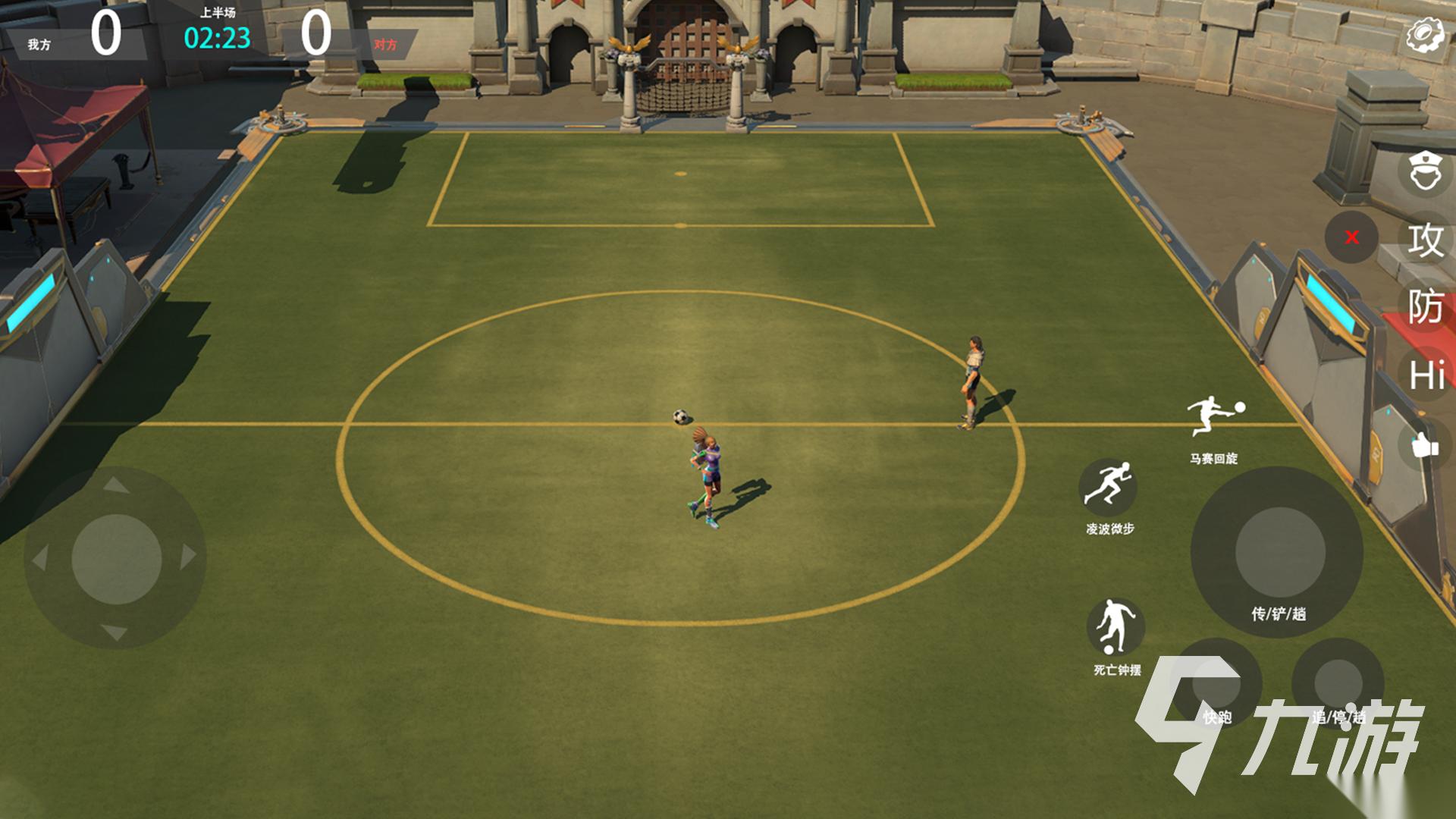Tap the 攻 attack tactic button
Image resolution: width=1456 pixels, height=819 pixels.
point(1425,240)
